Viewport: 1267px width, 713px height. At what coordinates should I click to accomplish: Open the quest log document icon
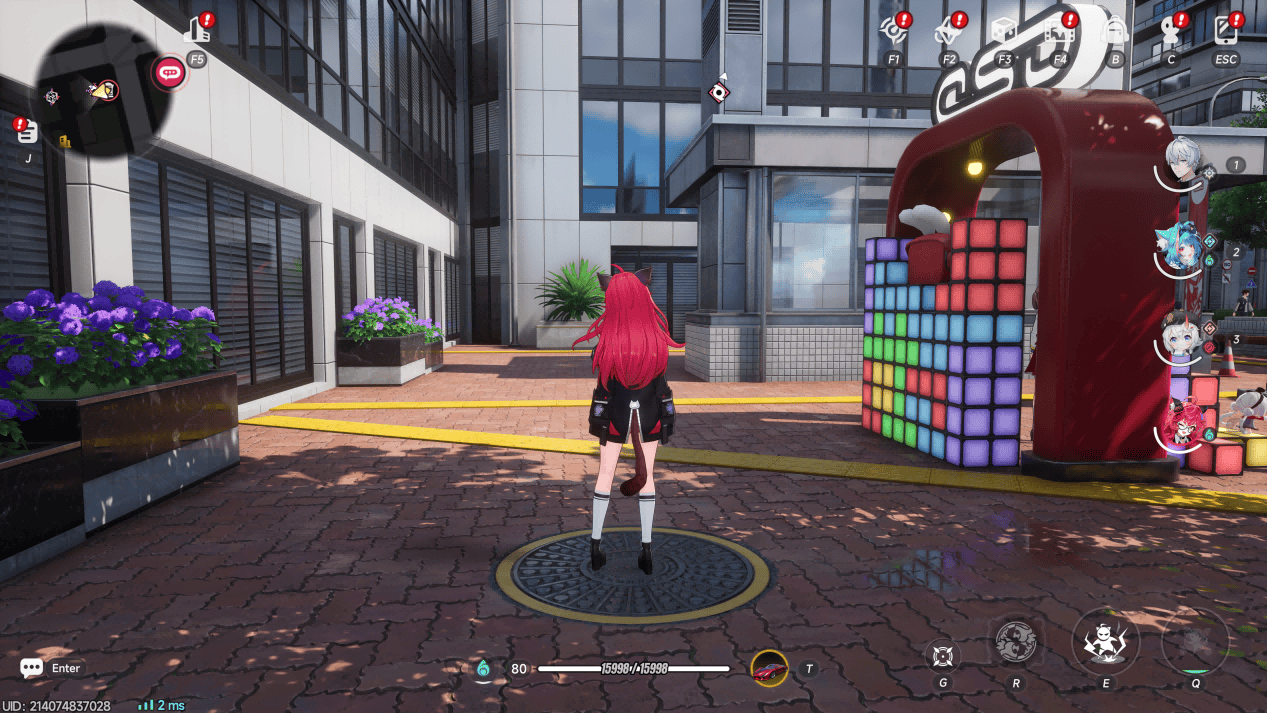pos(27,131)
